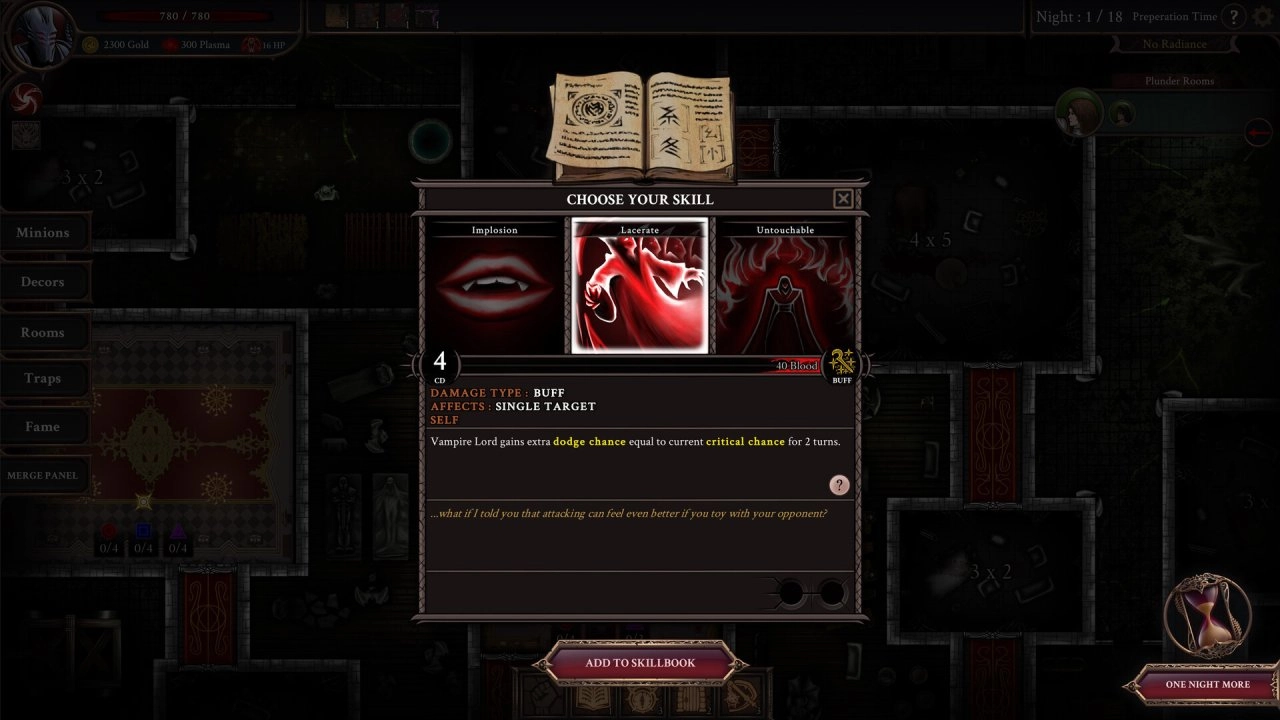Click the Vampire Lord portrait
Screen dimensions: 1280x720
[40, 36]
